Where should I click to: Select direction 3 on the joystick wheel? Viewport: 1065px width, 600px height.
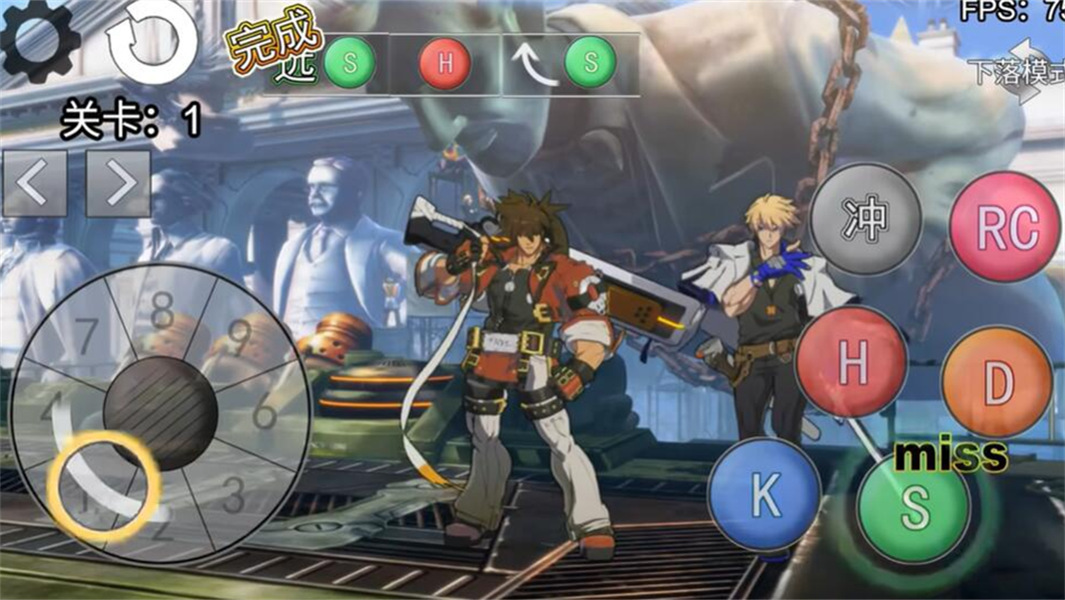pyautogui.click(x=232, y=492)
